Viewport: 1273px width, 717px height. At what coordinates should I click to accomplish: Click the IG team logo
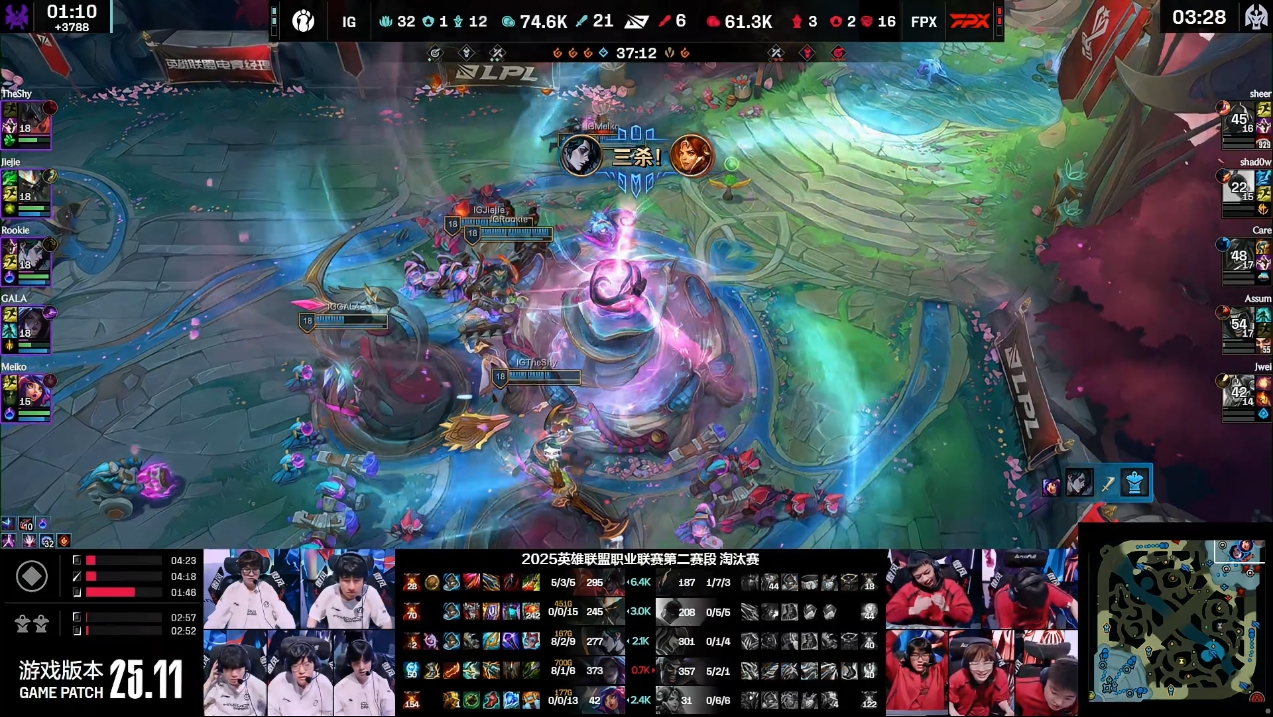303,21
